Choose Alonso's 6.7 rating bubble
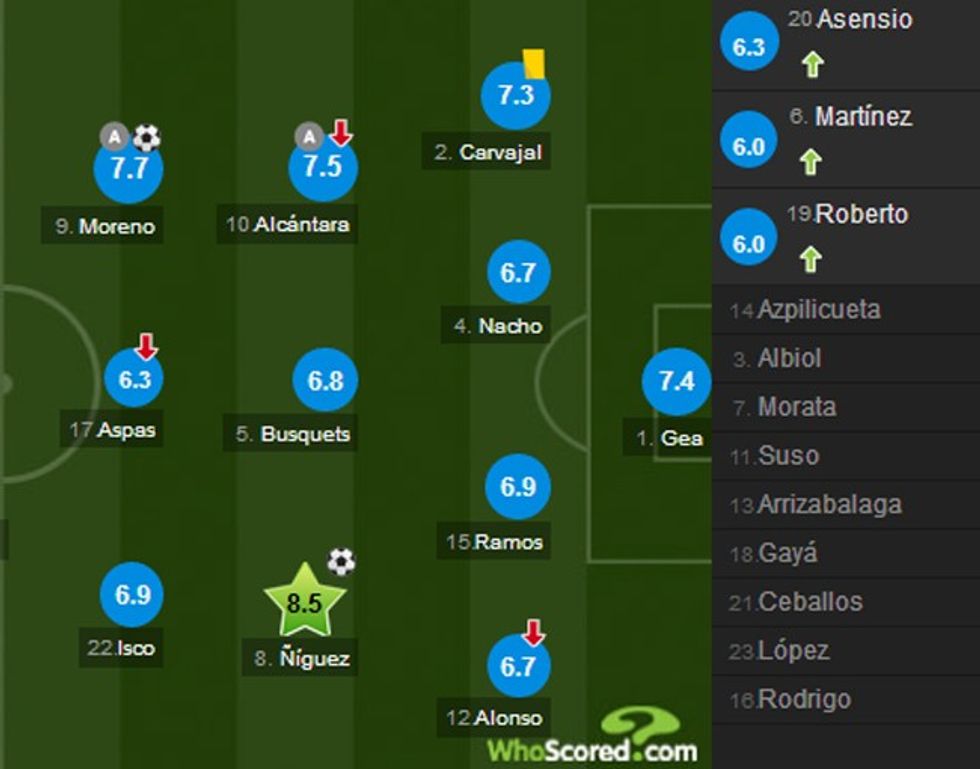Screen dimensions: 980x769 click(x=518, y=665)
